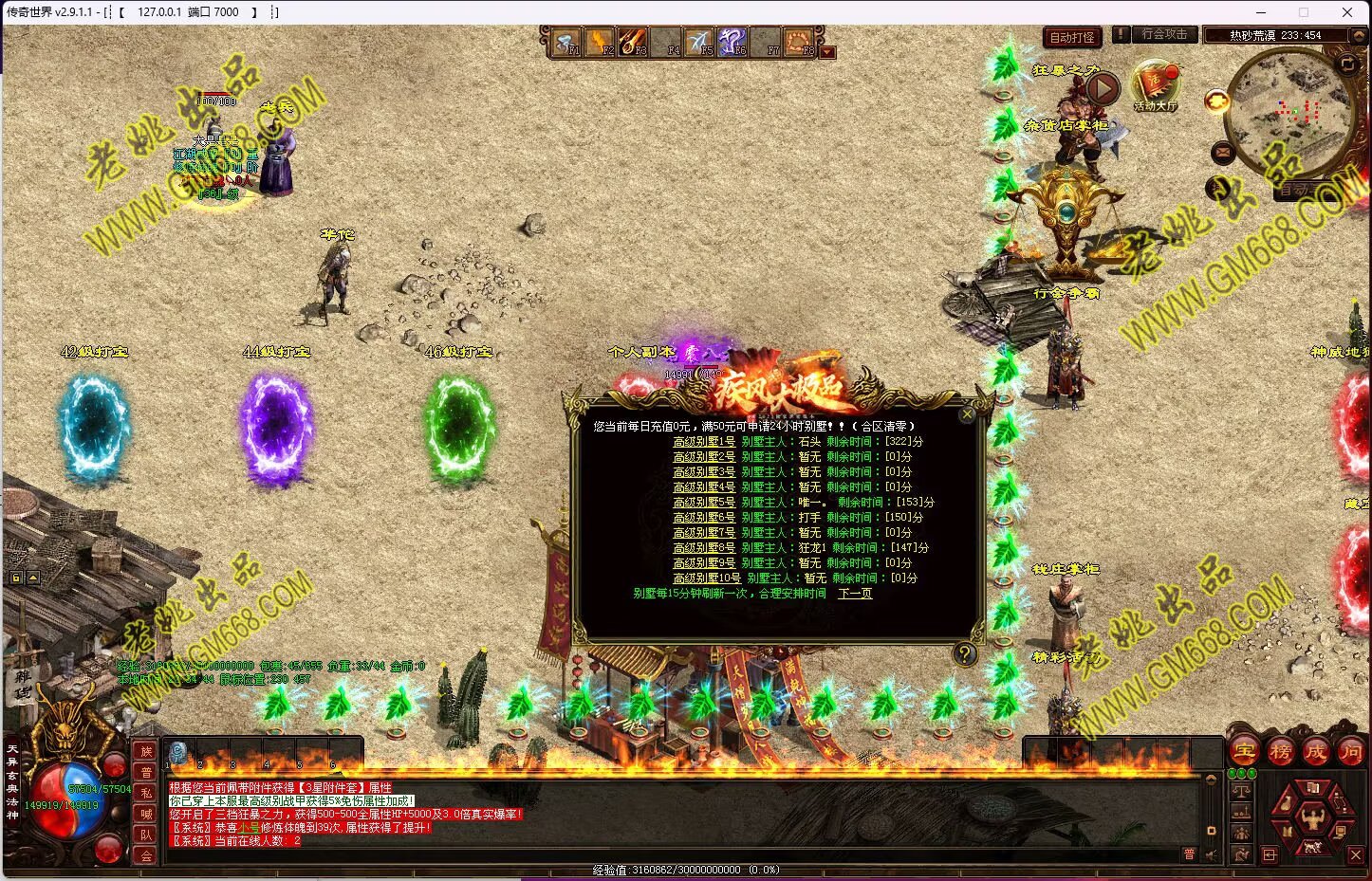Image resolution: width=1372 pixels, height=881 pixels.
Task: Switch the 行会攻击 attack mode
Action: (1164, 34)
